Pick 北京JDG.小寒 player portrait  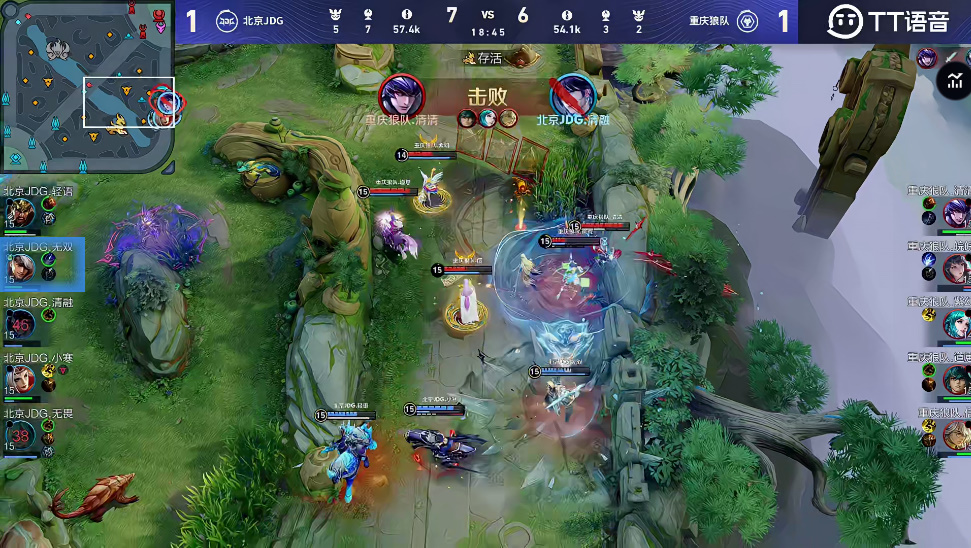click(x=20, y=379)
